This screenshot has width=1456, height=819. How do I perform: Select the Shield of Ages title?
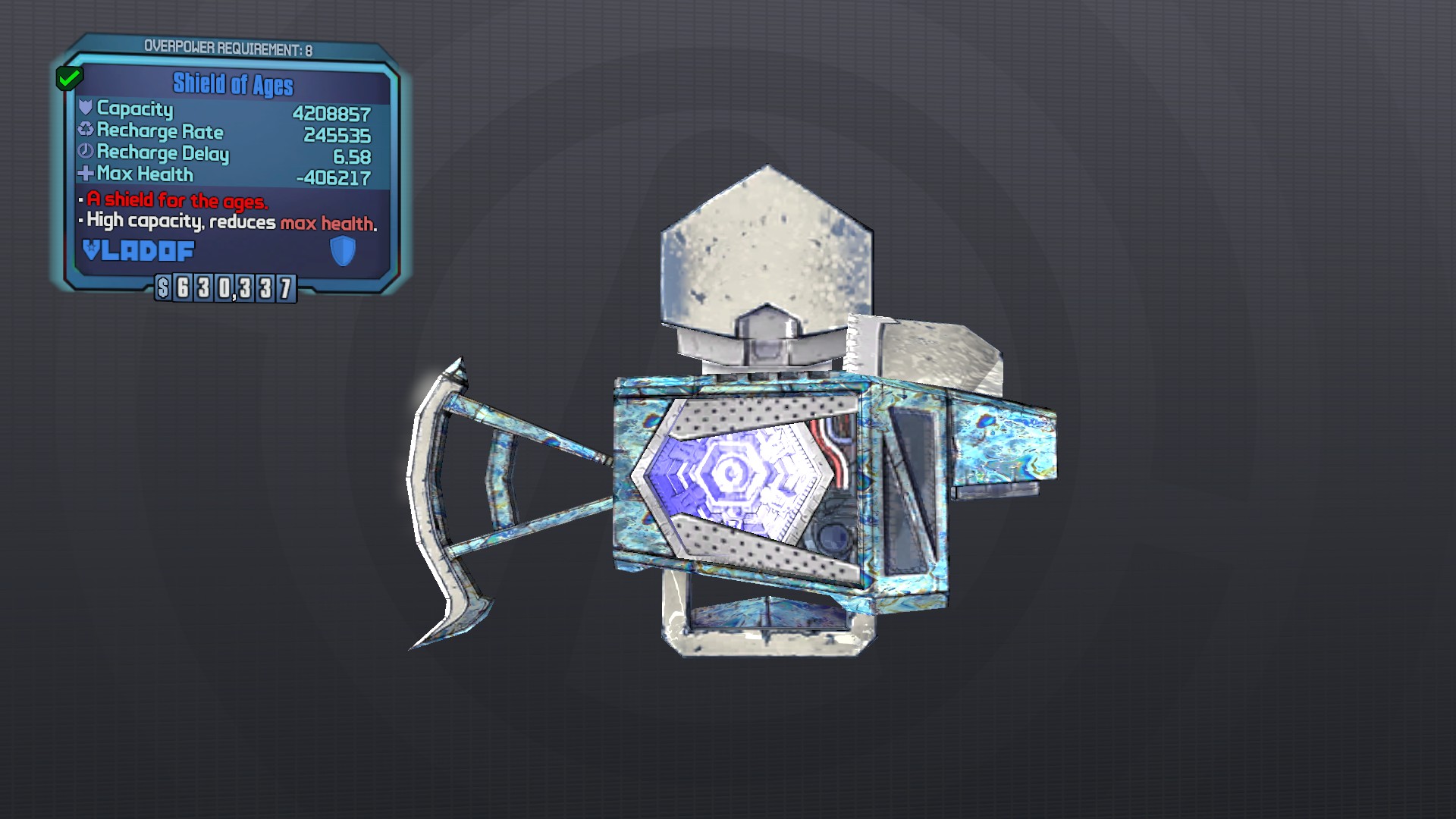click(x=232, y=86)
